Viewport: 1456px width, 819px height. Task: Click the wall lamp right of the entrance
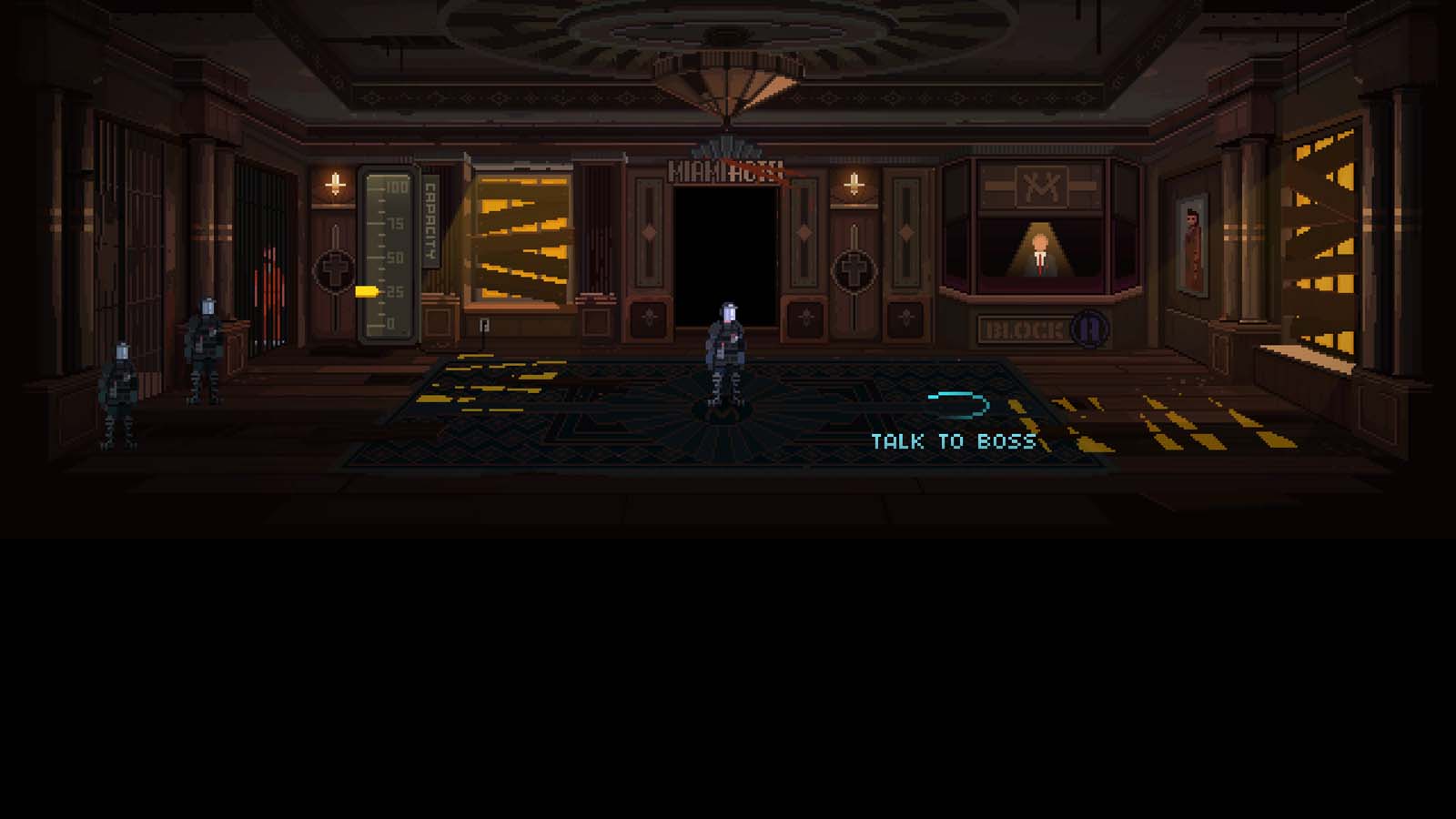[853, 182]
